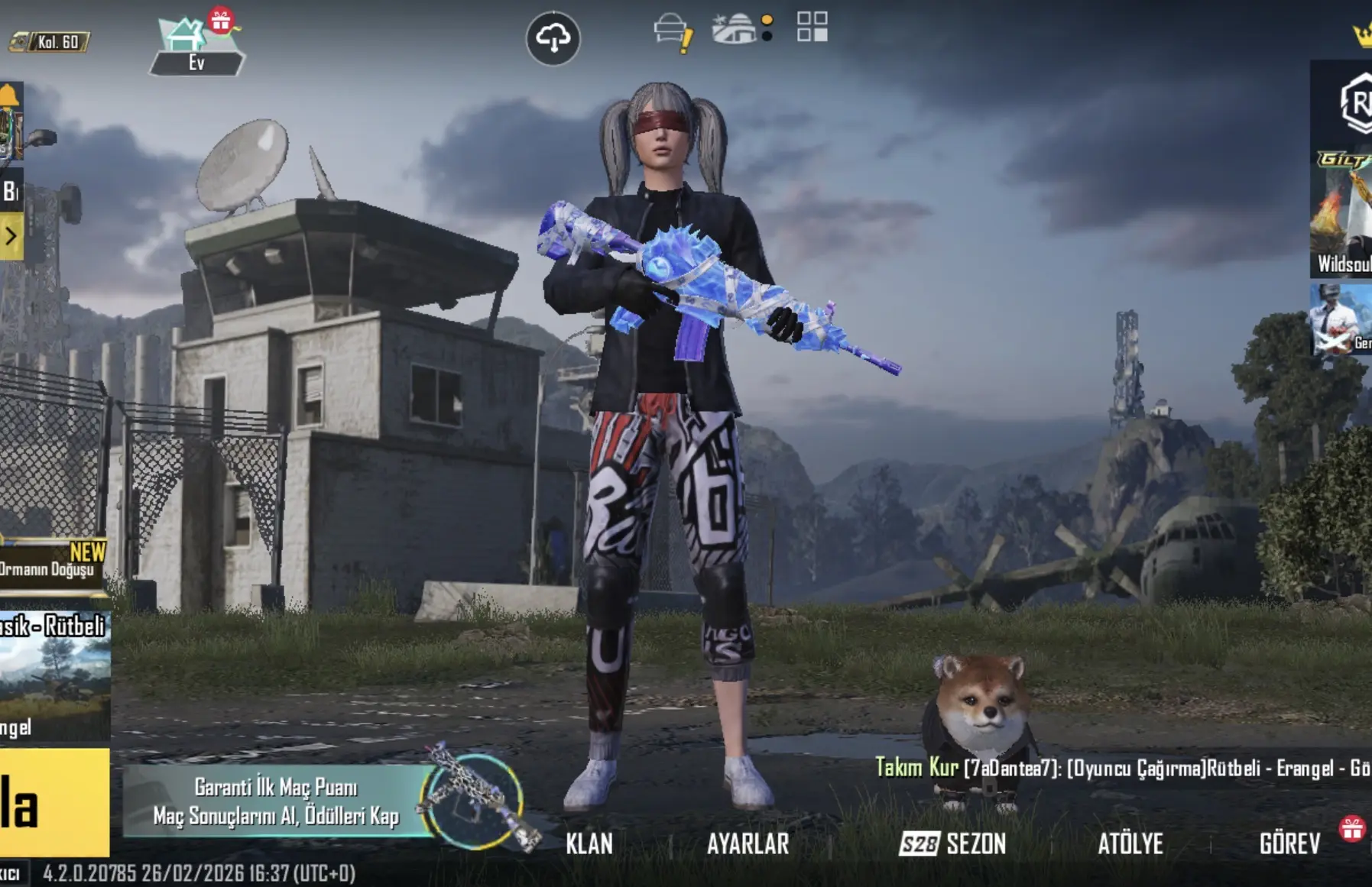Open the Kol. 60 level badge
Image resolution: width=1372 pixels, height=887 pixels.
pyautogui.click(x=50, y=42)
